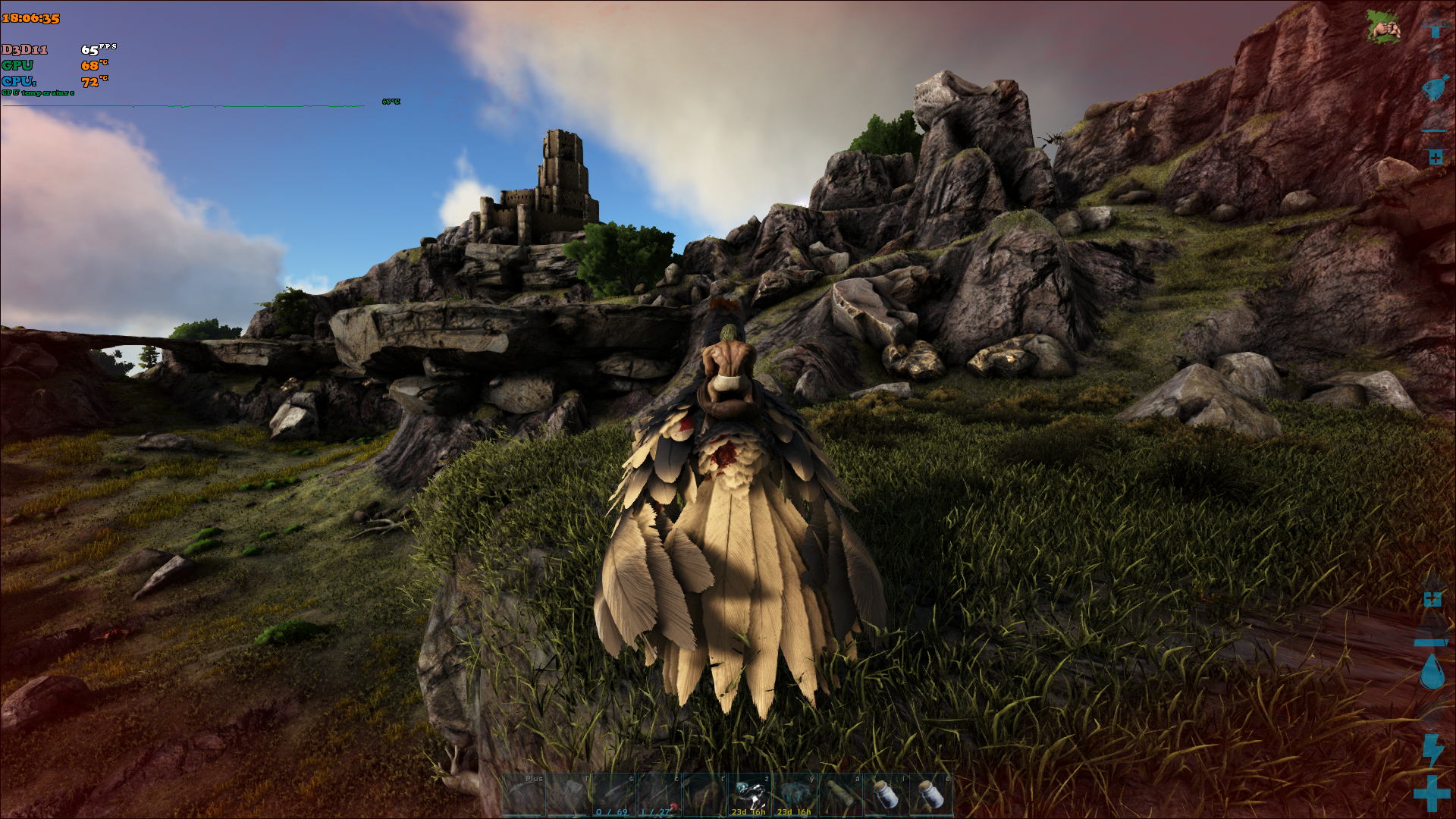Select the water jar slot labeled é
Image resolution: width=1456 pixels, height=819 pixels.
pos(930,795)
